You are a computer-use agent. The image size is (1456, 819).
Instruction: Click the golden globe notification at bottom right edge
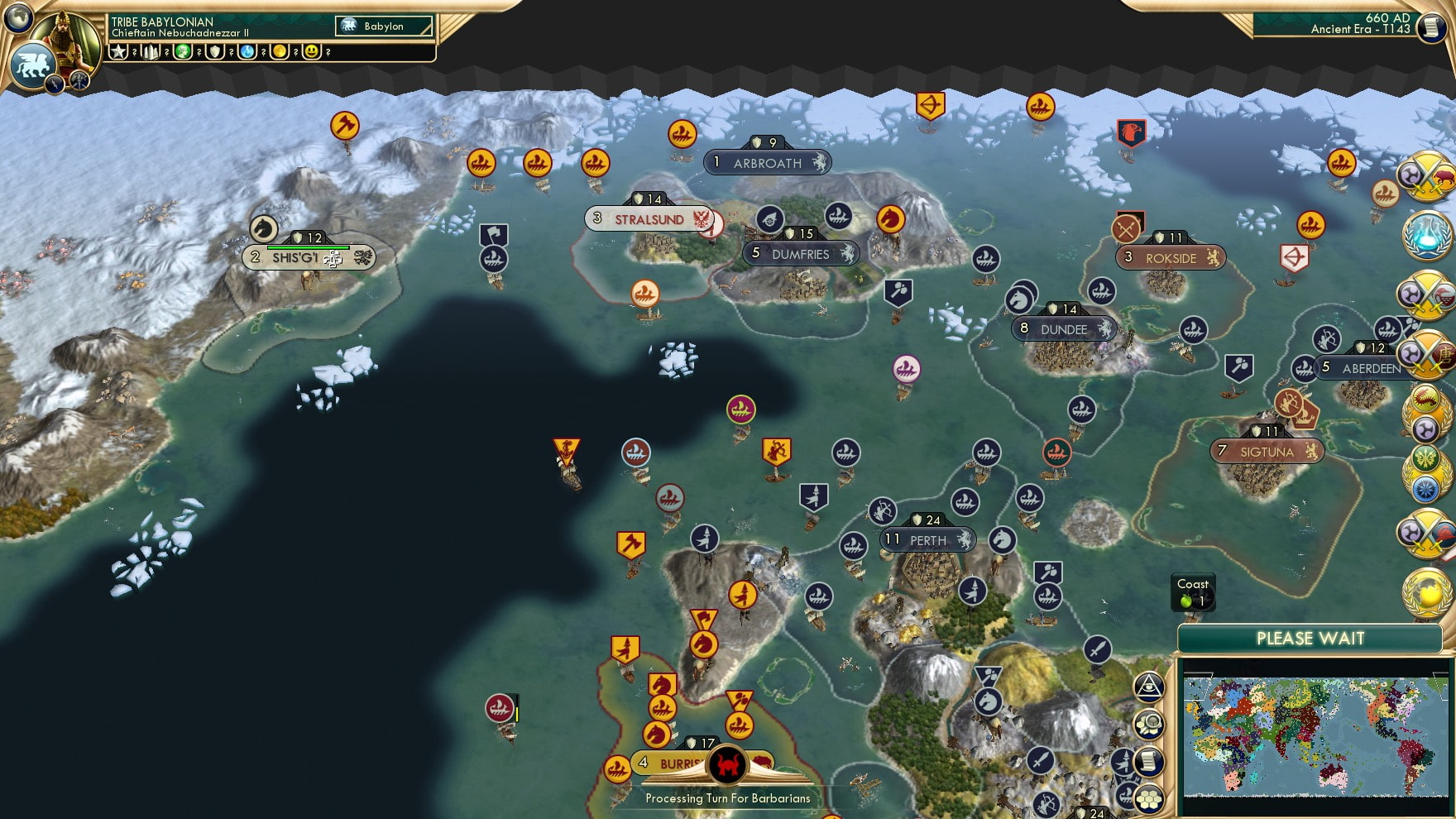click(x=1425, y=589)
